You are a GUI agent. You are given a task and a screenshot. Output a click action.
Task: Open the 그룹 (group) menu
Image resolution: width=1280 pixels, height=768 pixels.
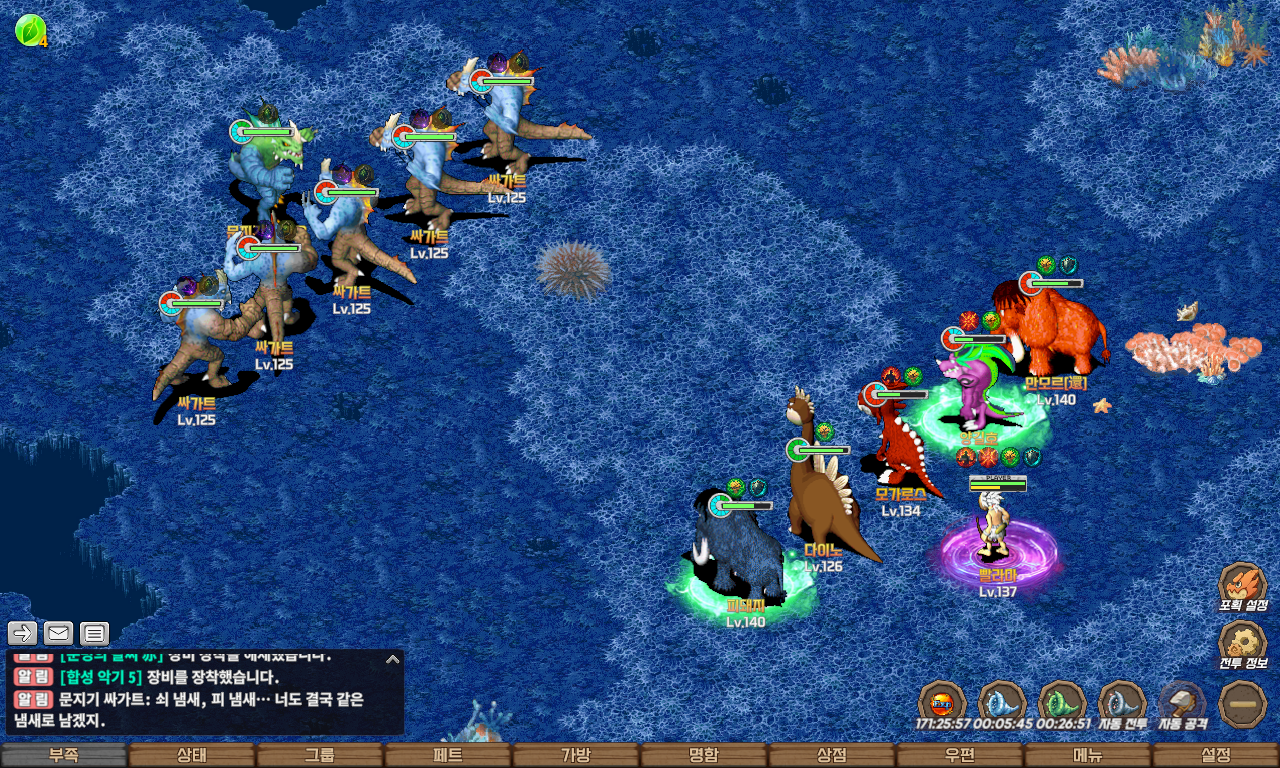pyautogui.click(x=320, y=756)
